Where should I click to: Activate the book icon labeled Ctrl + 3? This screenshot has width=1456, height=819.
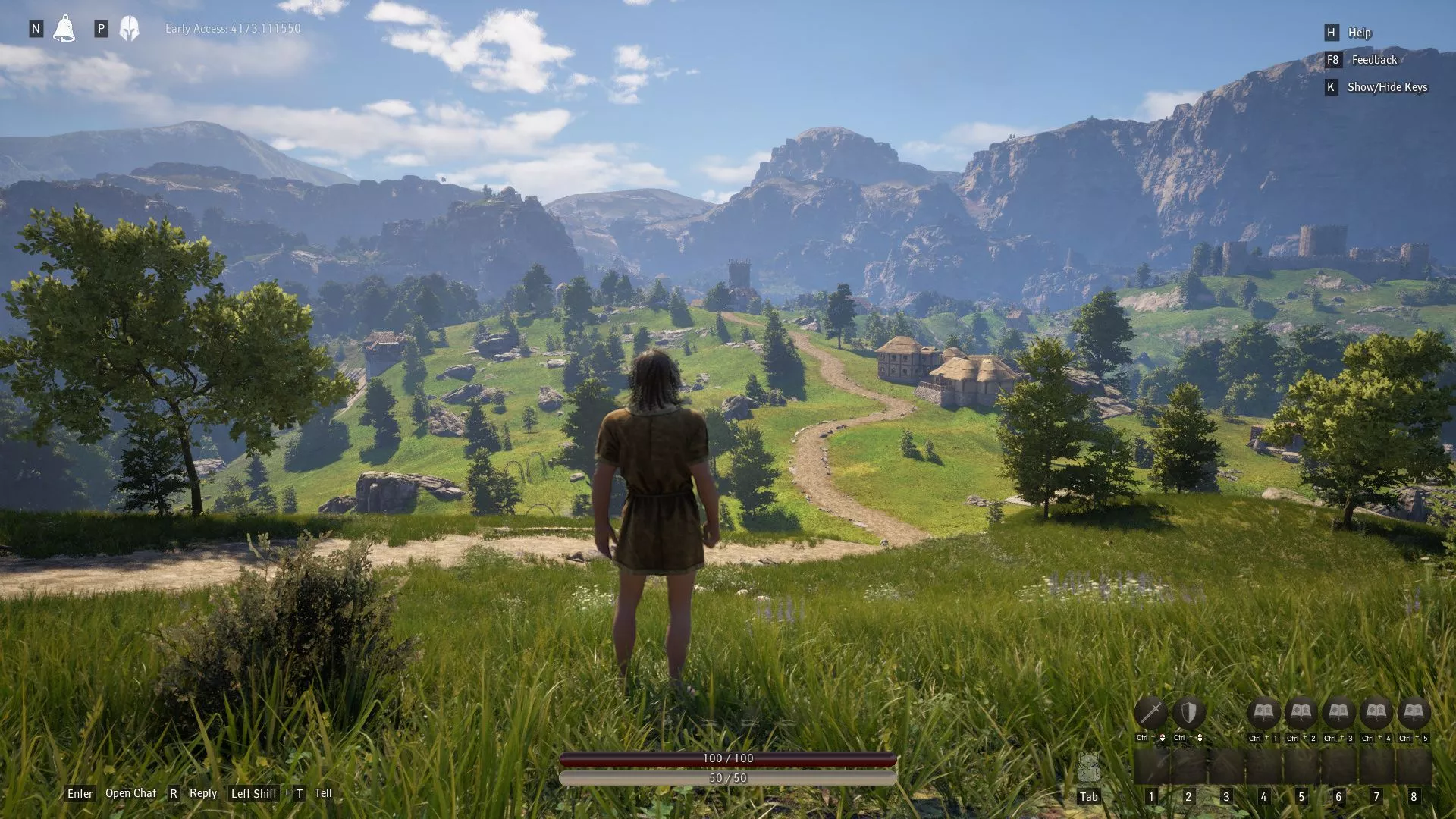[1338, 713]
